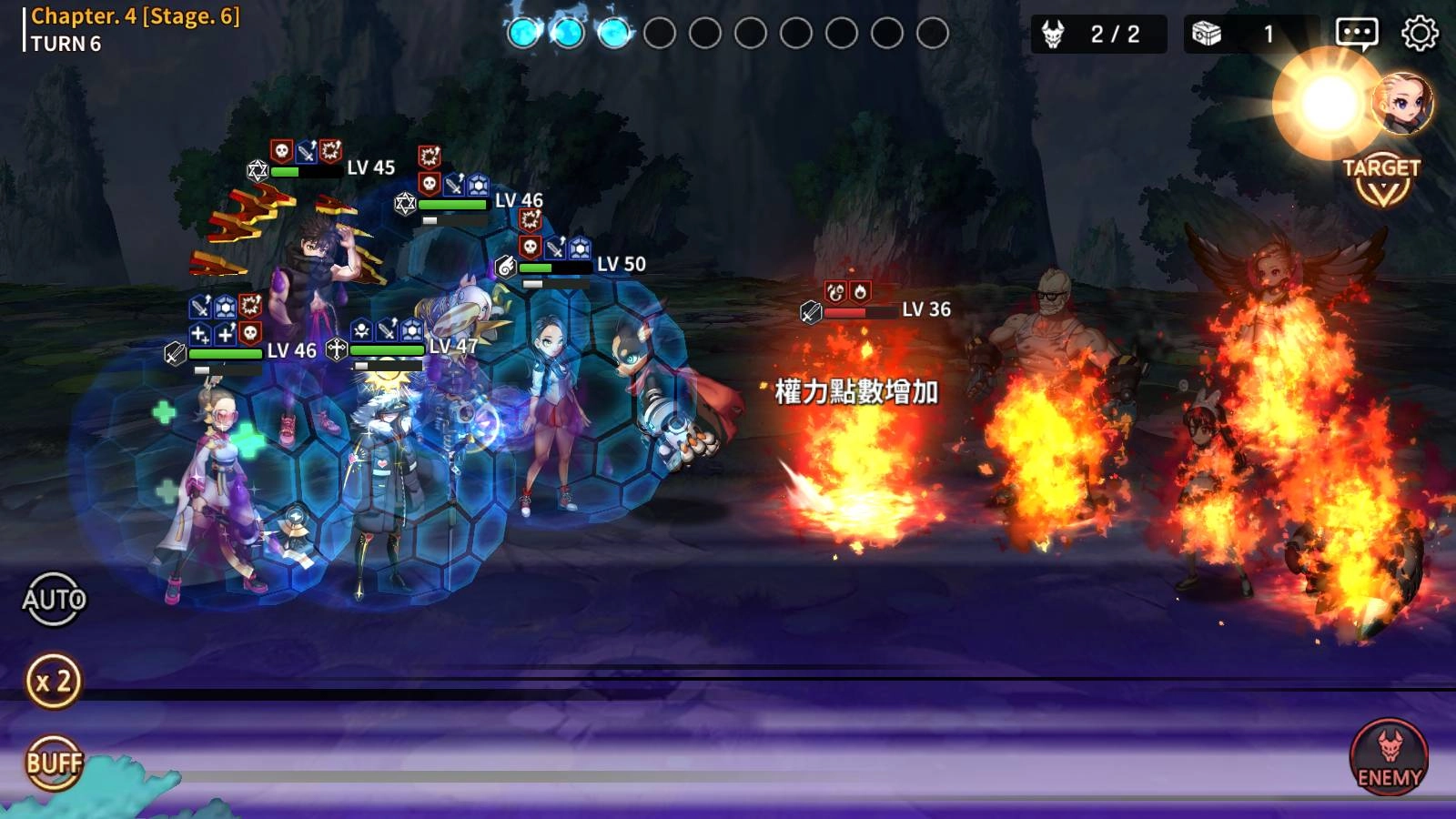
Task: Open the Chapter 4 Stage 6 label
Action: (x=133, y=15)
